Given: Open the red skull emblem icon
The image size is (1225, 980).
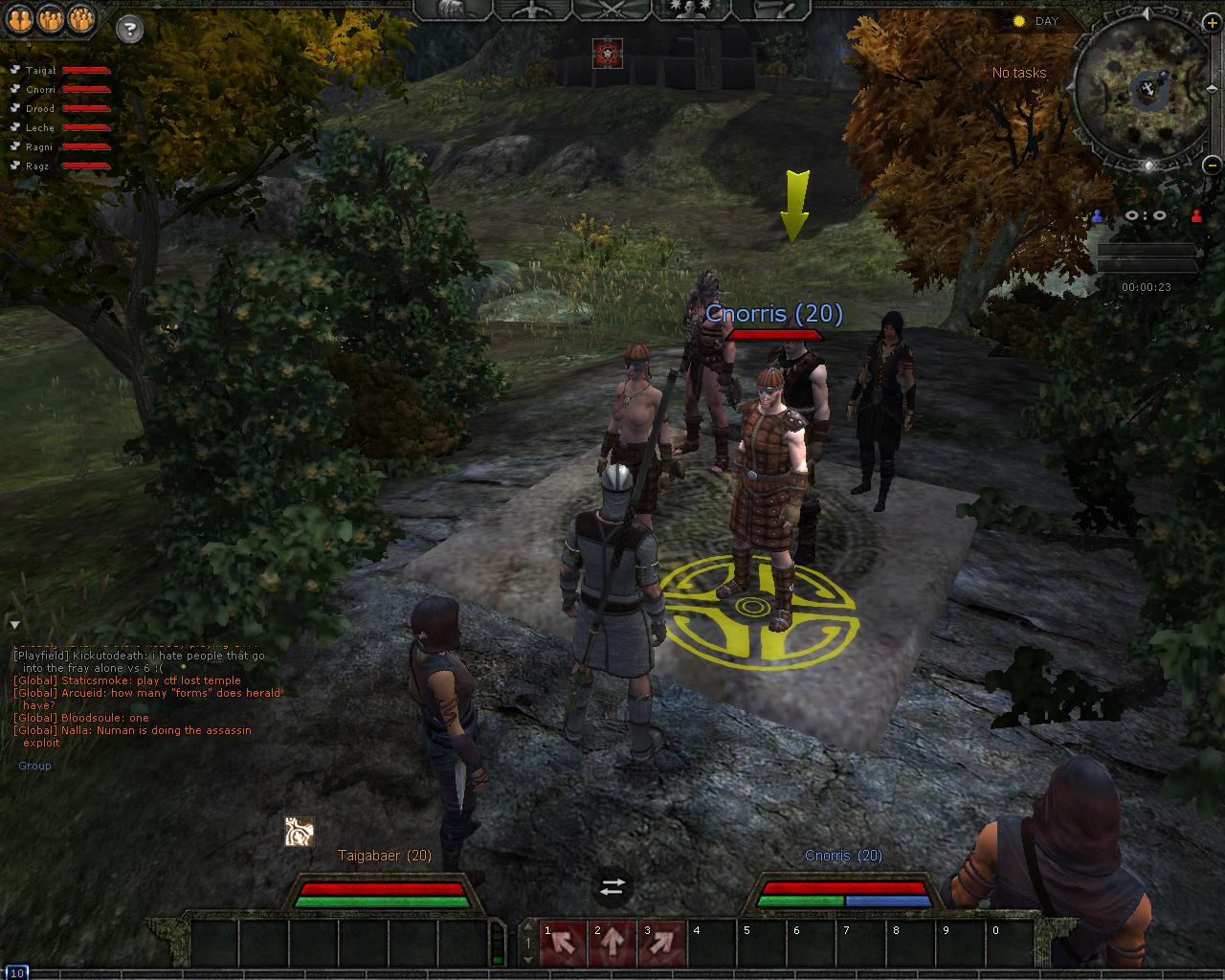Looking at the screenshot, I should pos(607,53).
